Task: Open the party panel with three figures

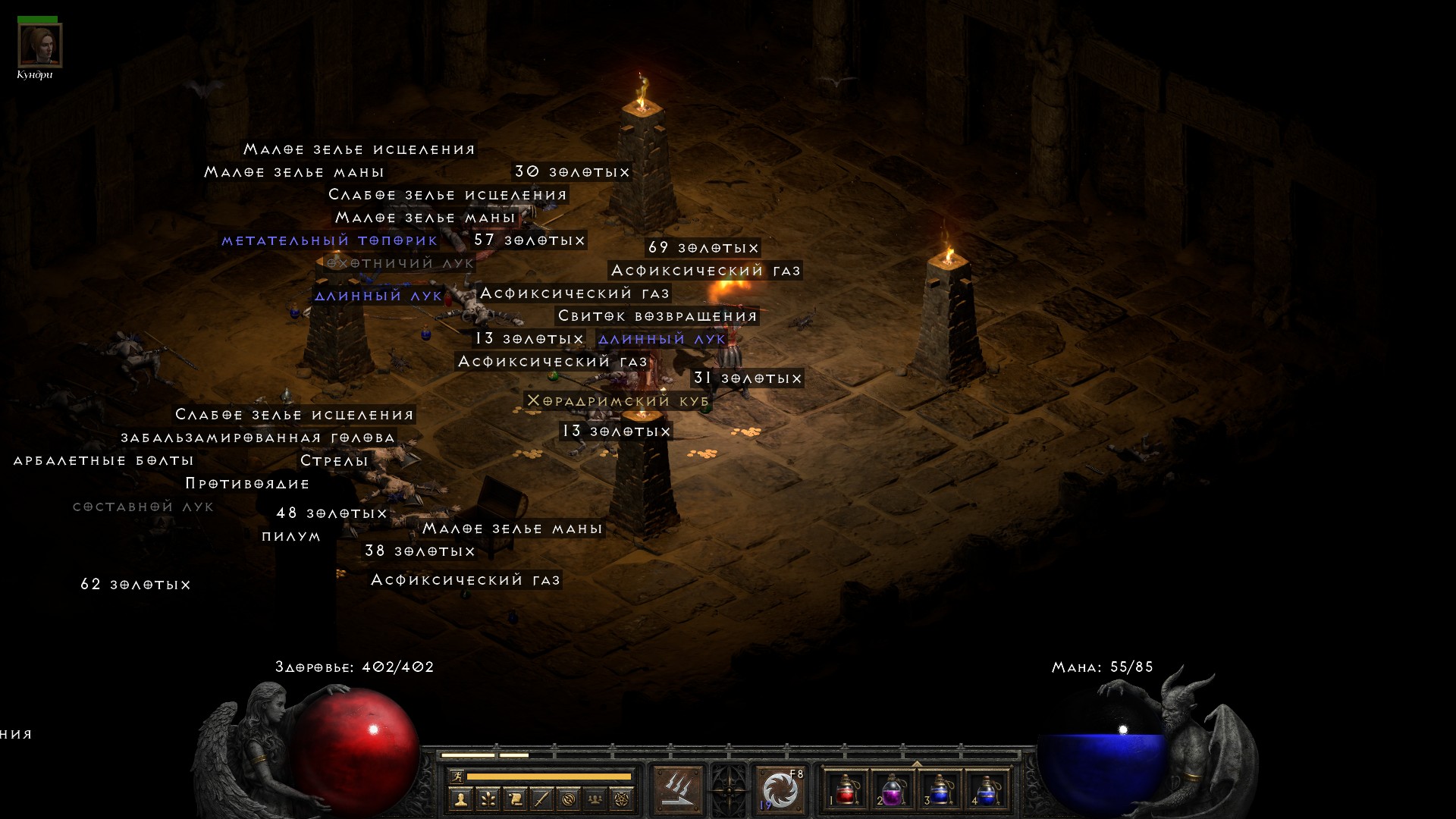Action: (x=596, y=799)
